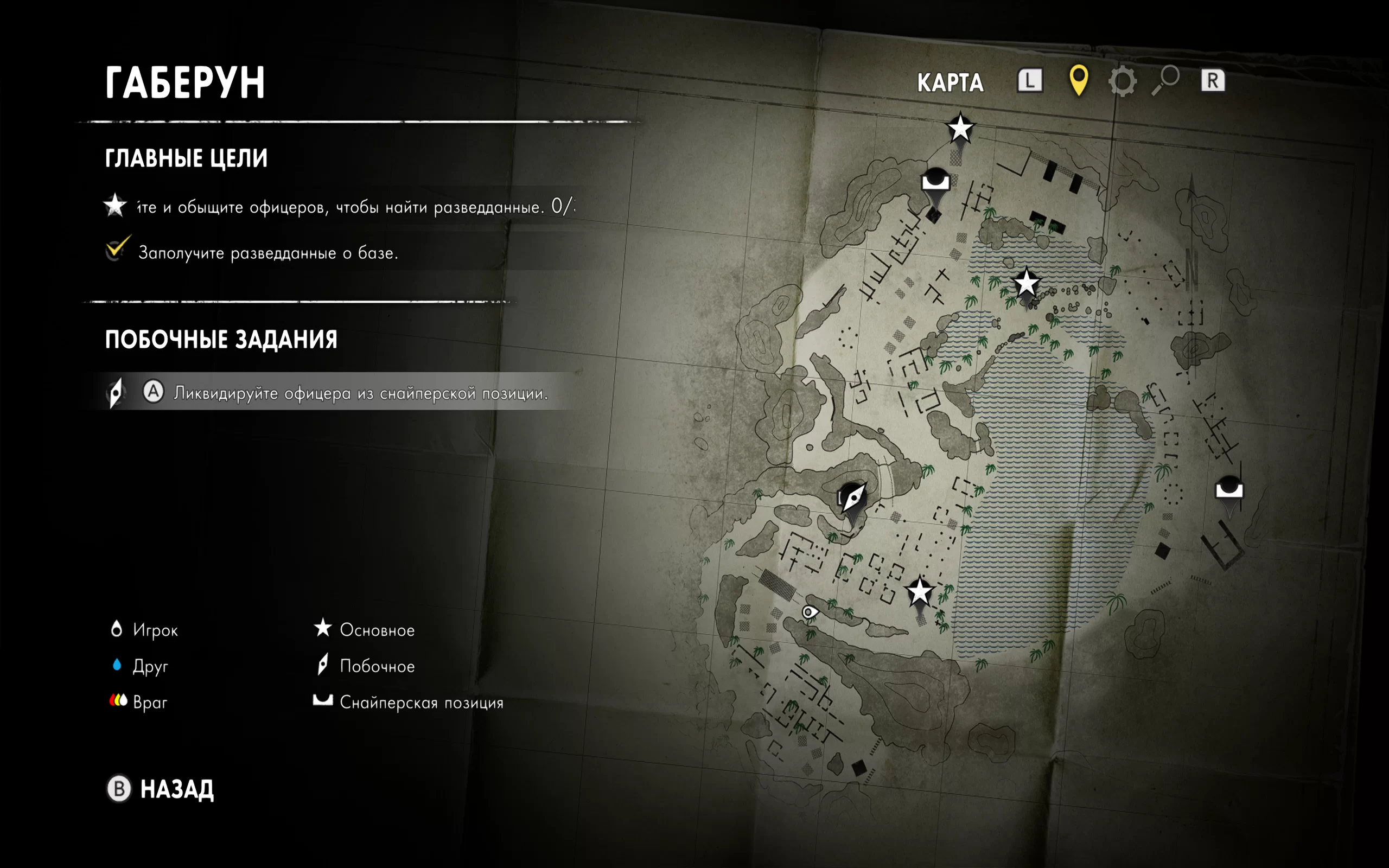This screenshot has height=868, width=1389.
Task: Select the bullet side mission map marker
Action: [x=853, y=496]
